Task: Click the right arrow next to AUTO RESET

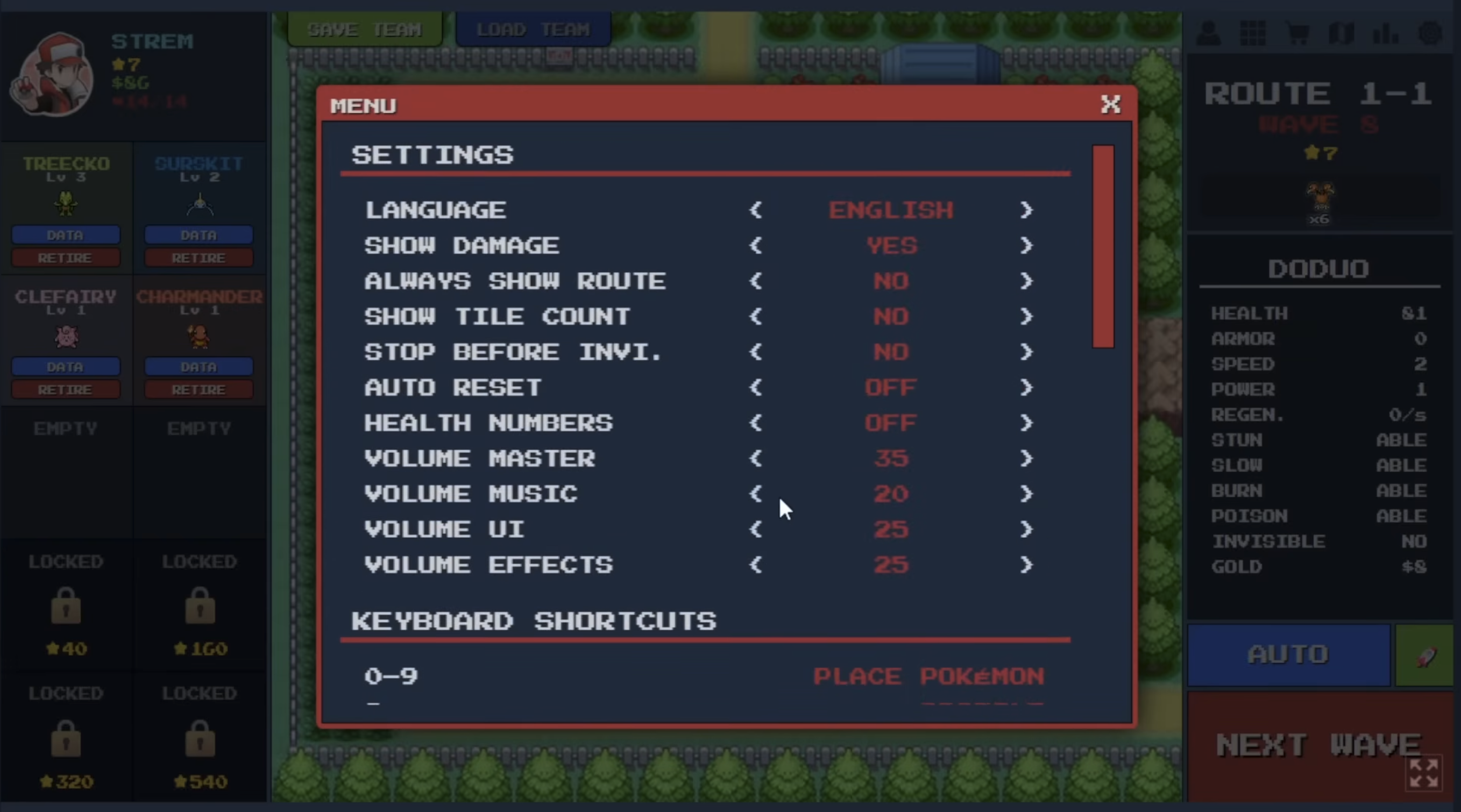Action: pos(1026,388)
